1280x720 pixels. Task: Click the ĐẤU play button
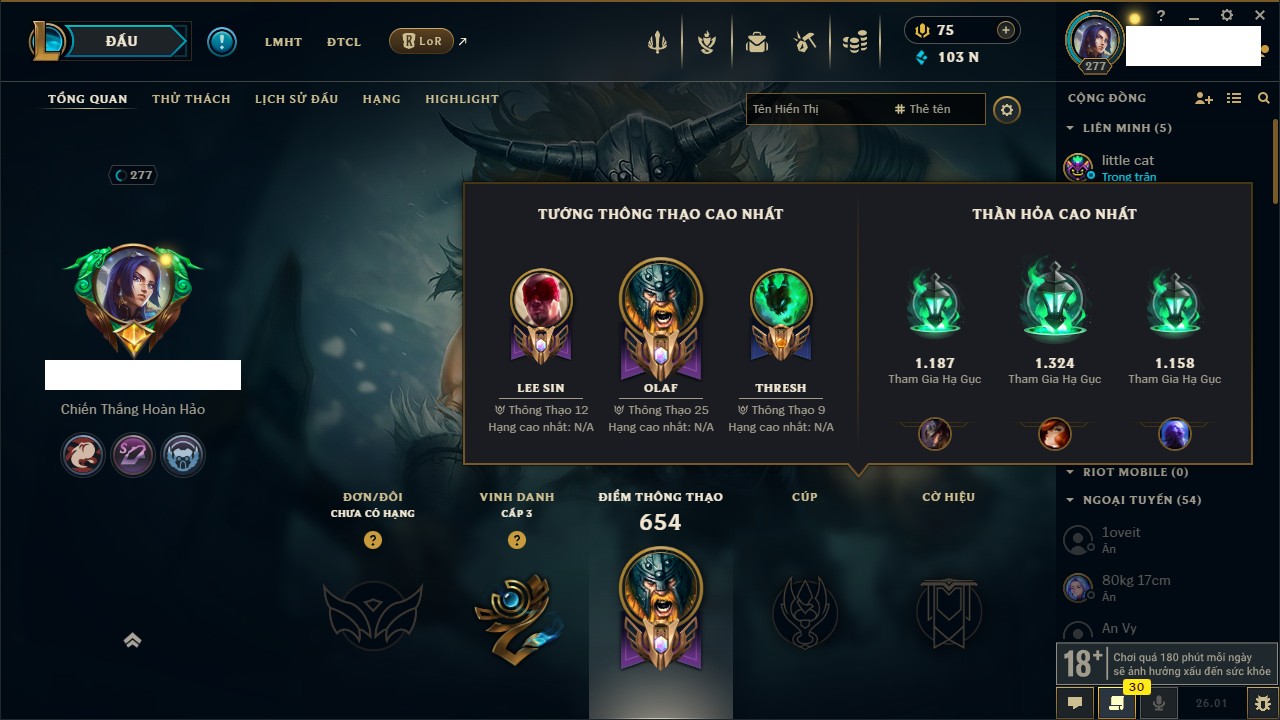[x=120, y=41]
